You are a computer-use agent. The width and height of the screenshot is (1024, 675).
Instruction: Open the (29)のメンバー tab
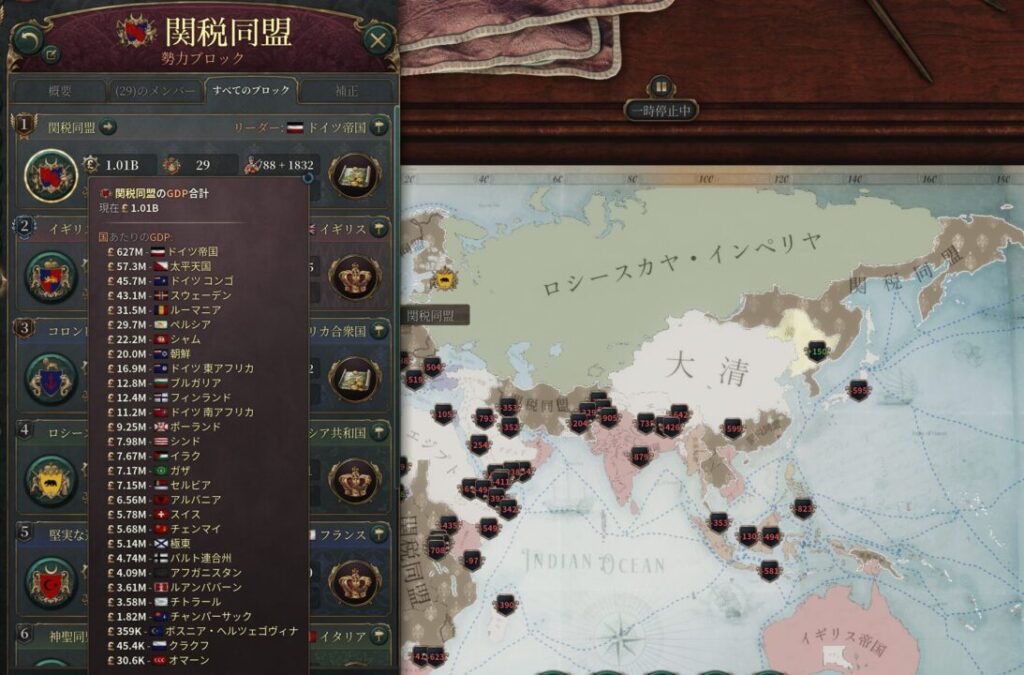(x=154, y=91)
